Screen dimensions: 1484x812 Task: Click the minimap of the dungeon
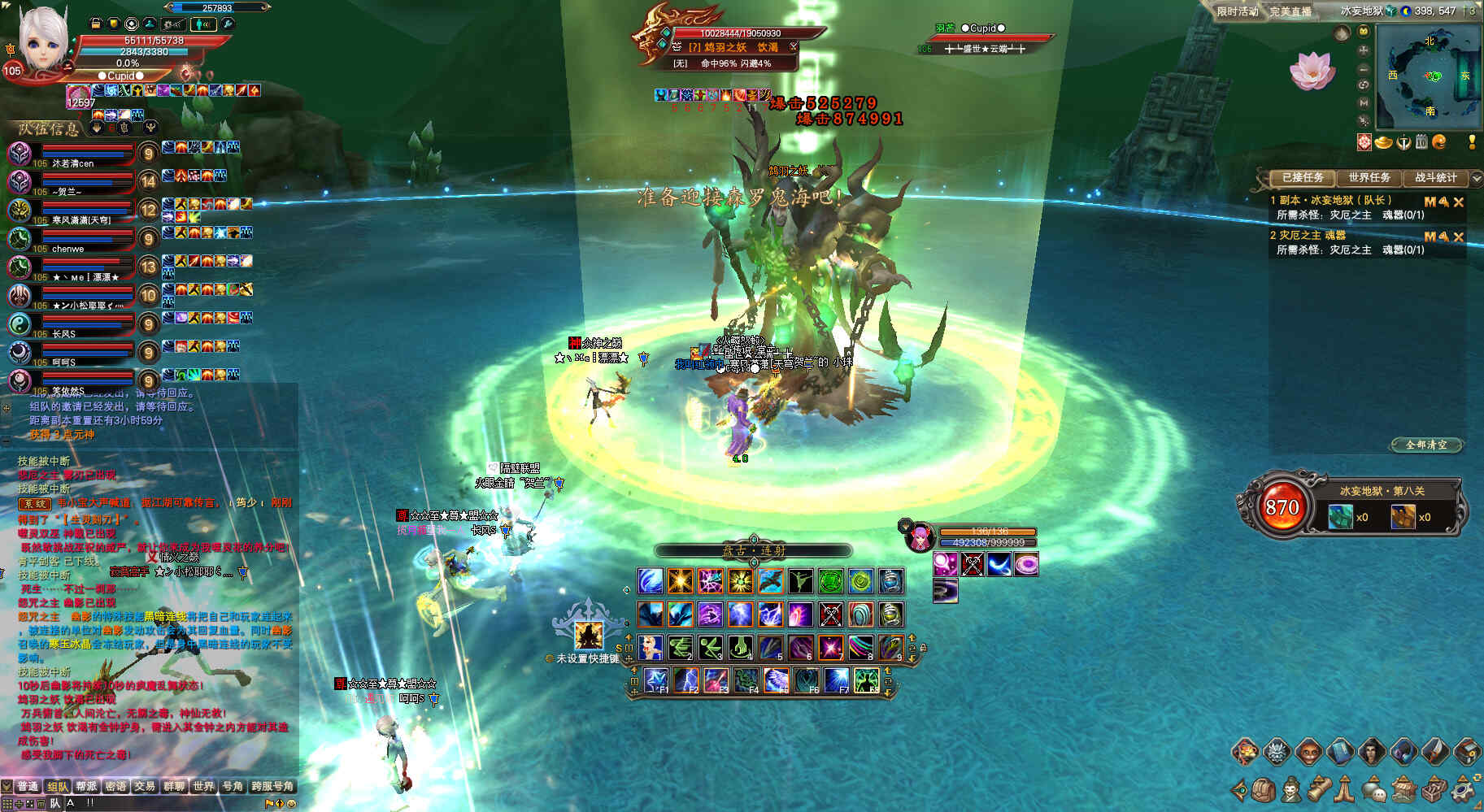1429,75
